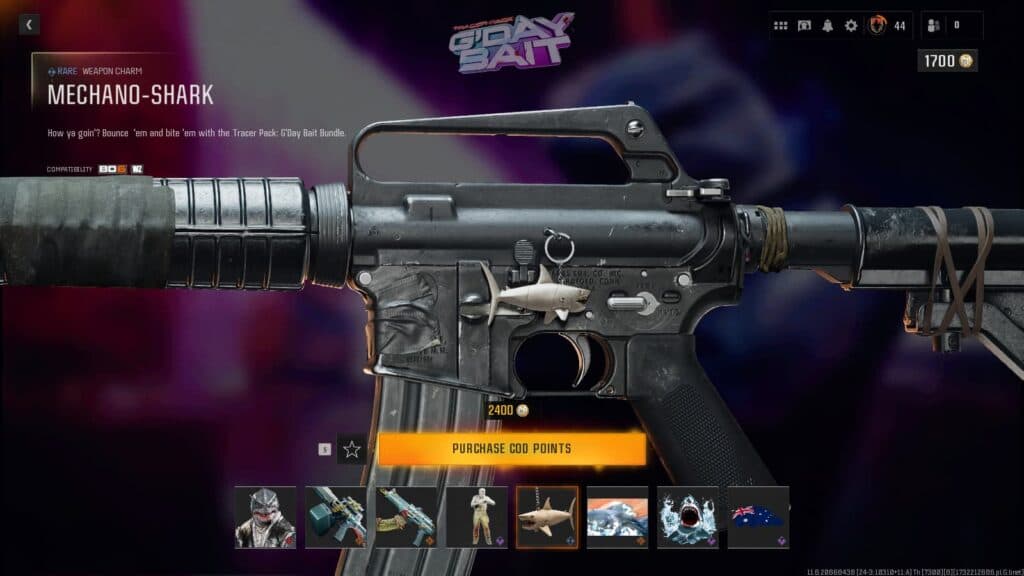View the shark wave calling card thumbnail

point(617,517)
